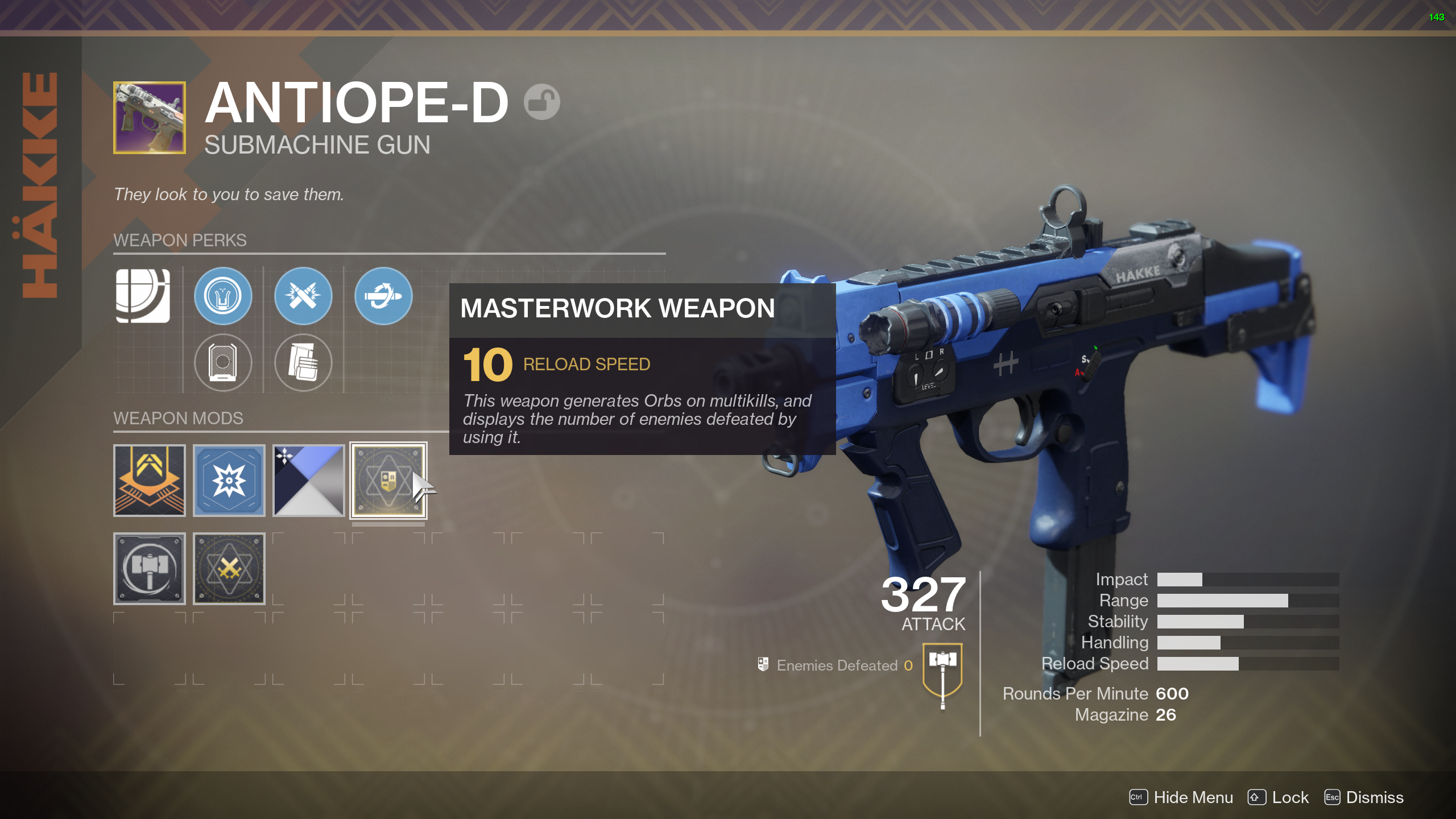Select the blue starburst damage mod slot
The height and width of the screenshot is (819, 1456).
(x=229, y=481)
